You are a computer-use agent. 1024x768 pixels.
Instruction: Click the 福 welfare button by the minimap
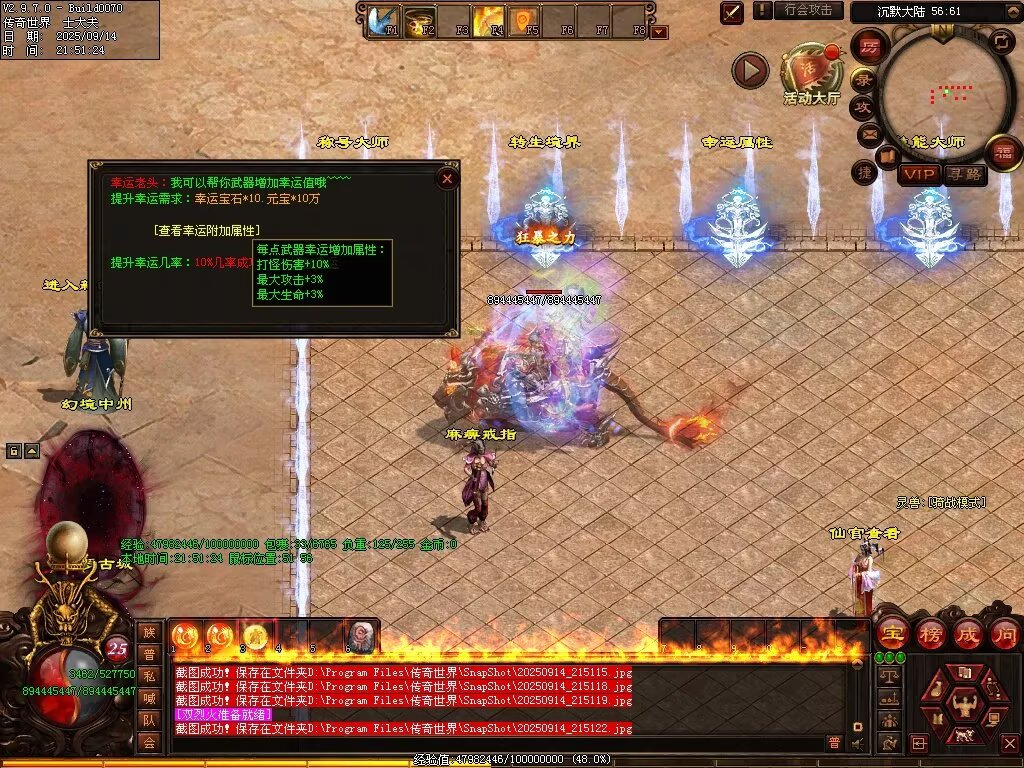pyautogui.click(x=1003, y=153)
